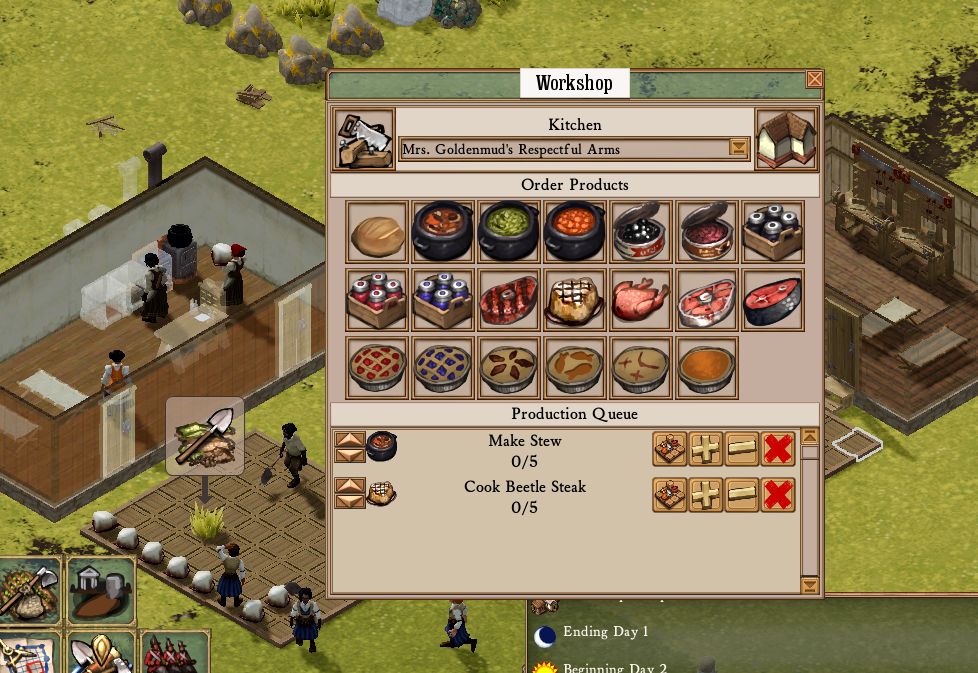Move Cook Beetle Steak up the queue
The width and height of the screenshot is (978, 673).
pyautogui.click(x=350, y=486)
